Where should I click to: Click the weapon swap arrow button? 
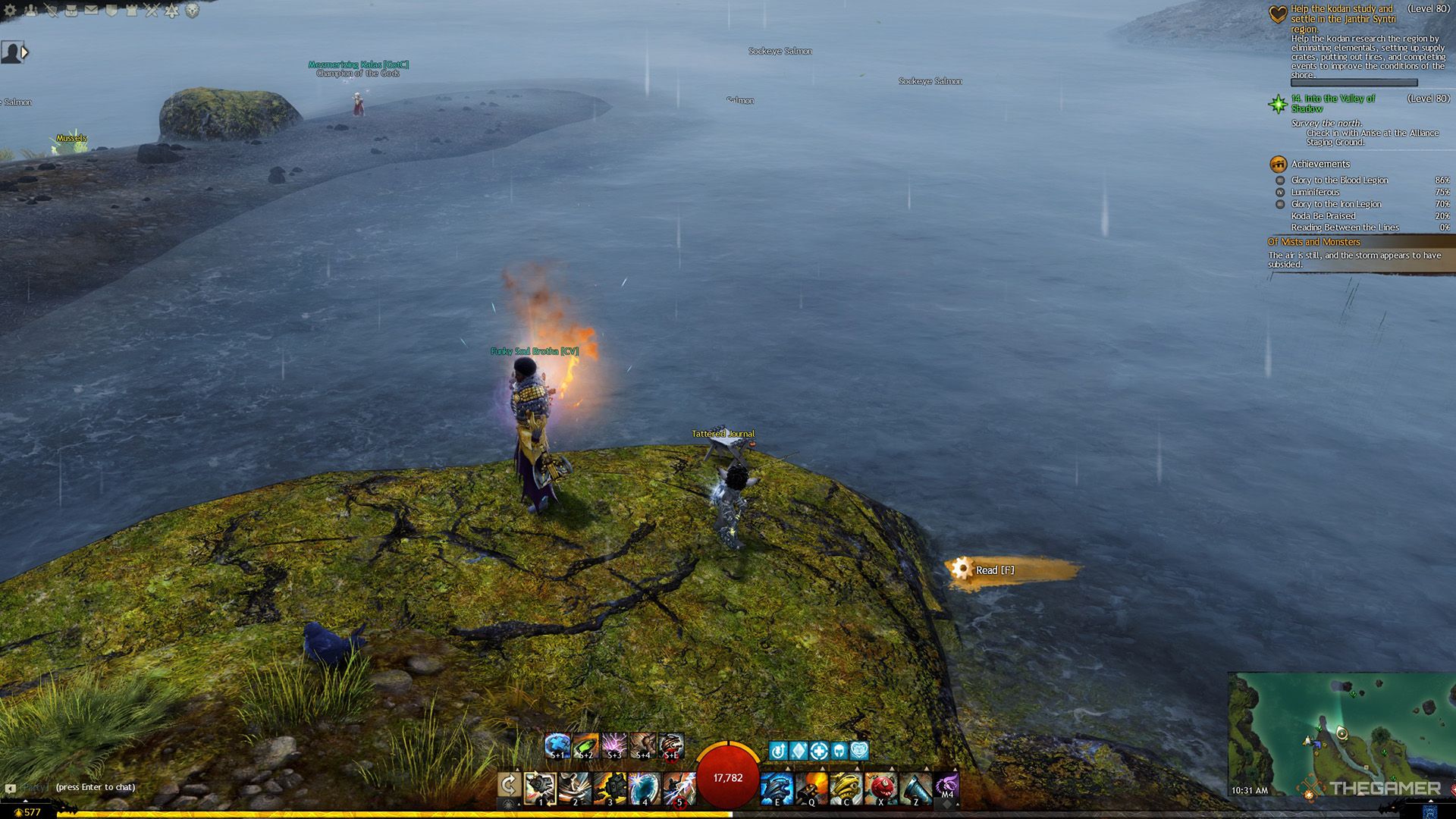pyautogui.click(x=509, y=786)
